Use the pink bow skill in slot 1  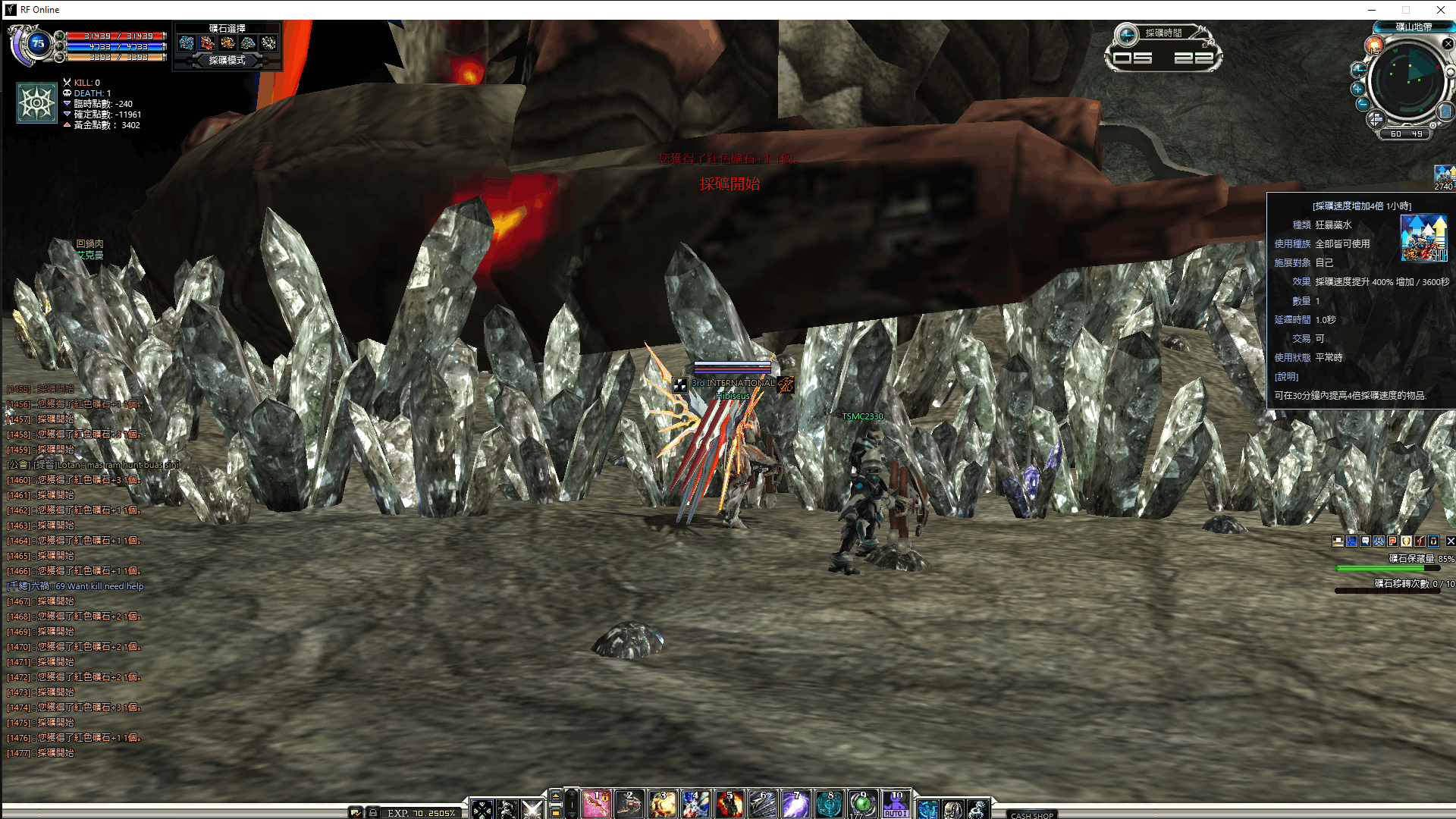coord(597,804)
